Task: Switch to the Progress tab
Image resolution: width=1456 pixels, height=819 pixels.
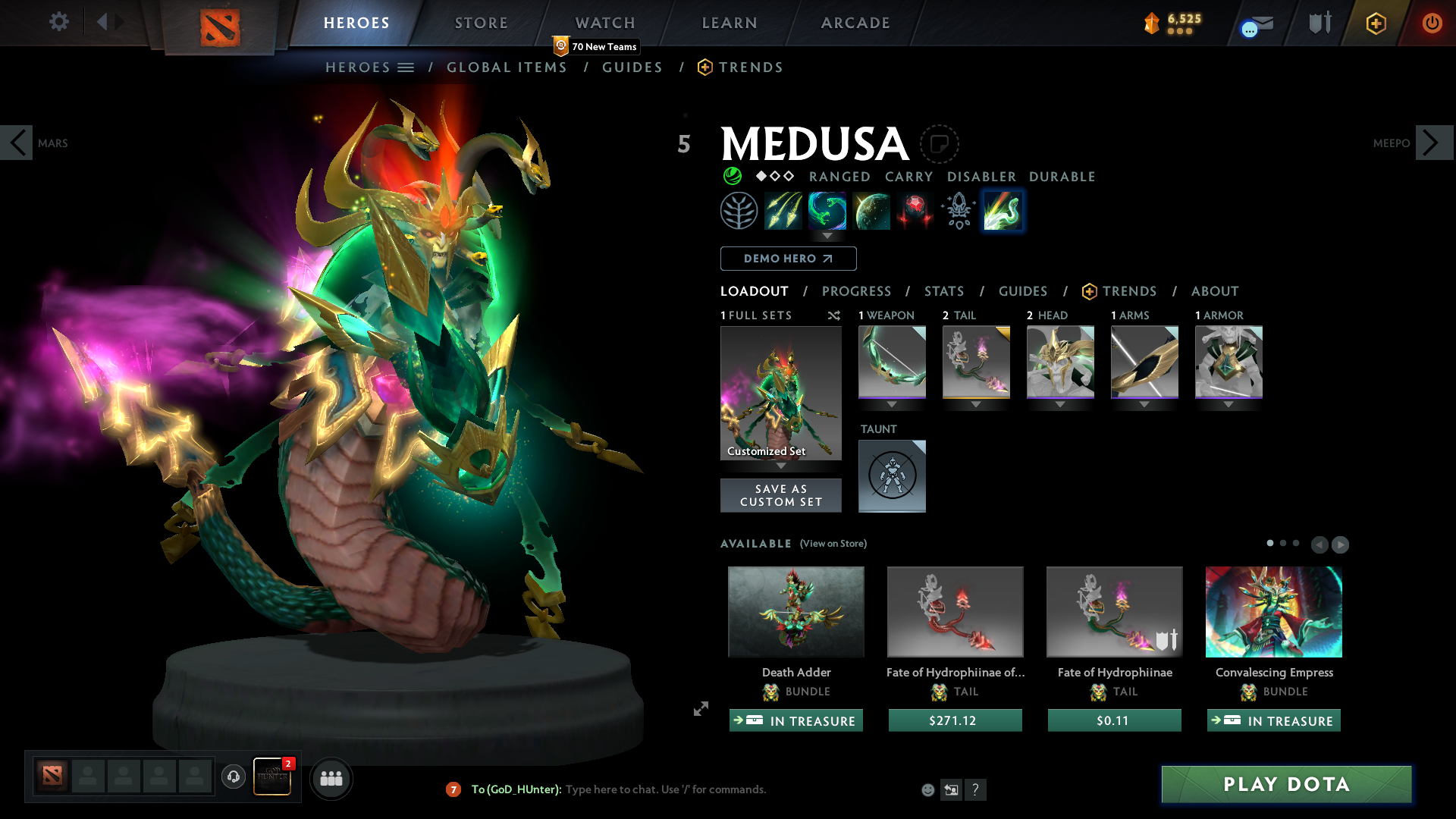Action: [857, 291]
